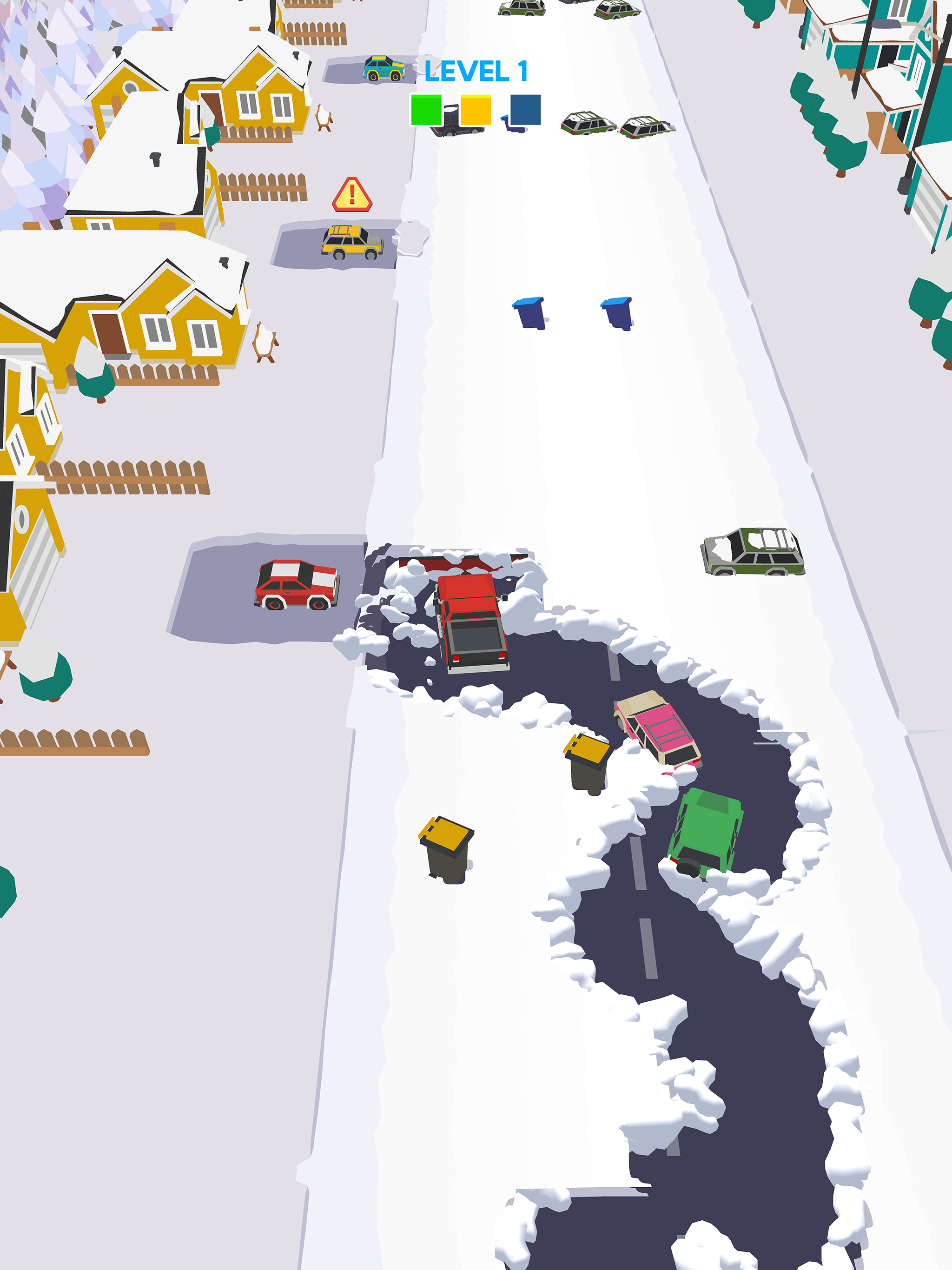Tap the teal car at the top driveway
Image resolution: width=952 pixels, height=1270 pixels.
click(x=383, y=67)
